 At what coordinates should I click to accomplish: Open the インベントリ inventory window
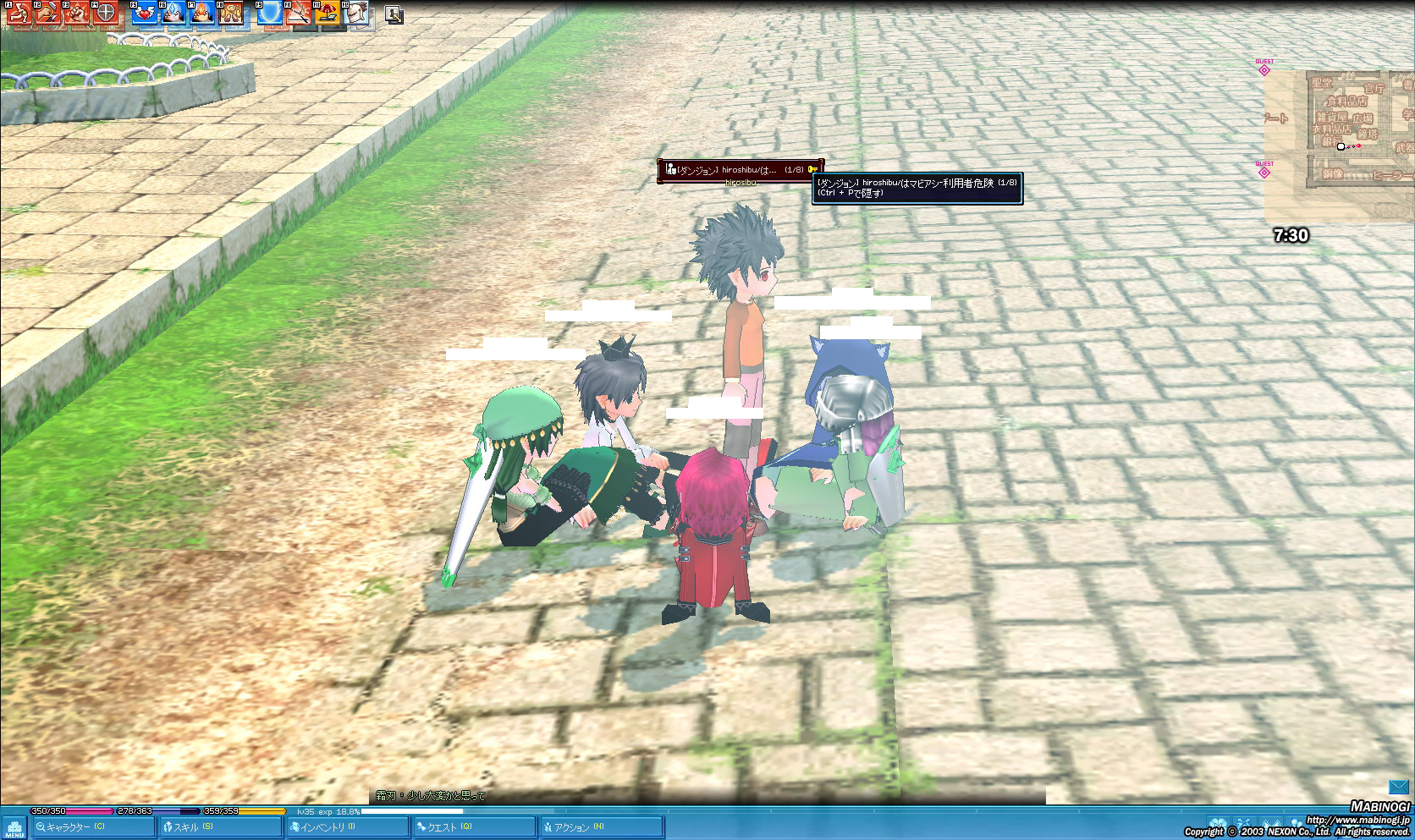[347, 826]
